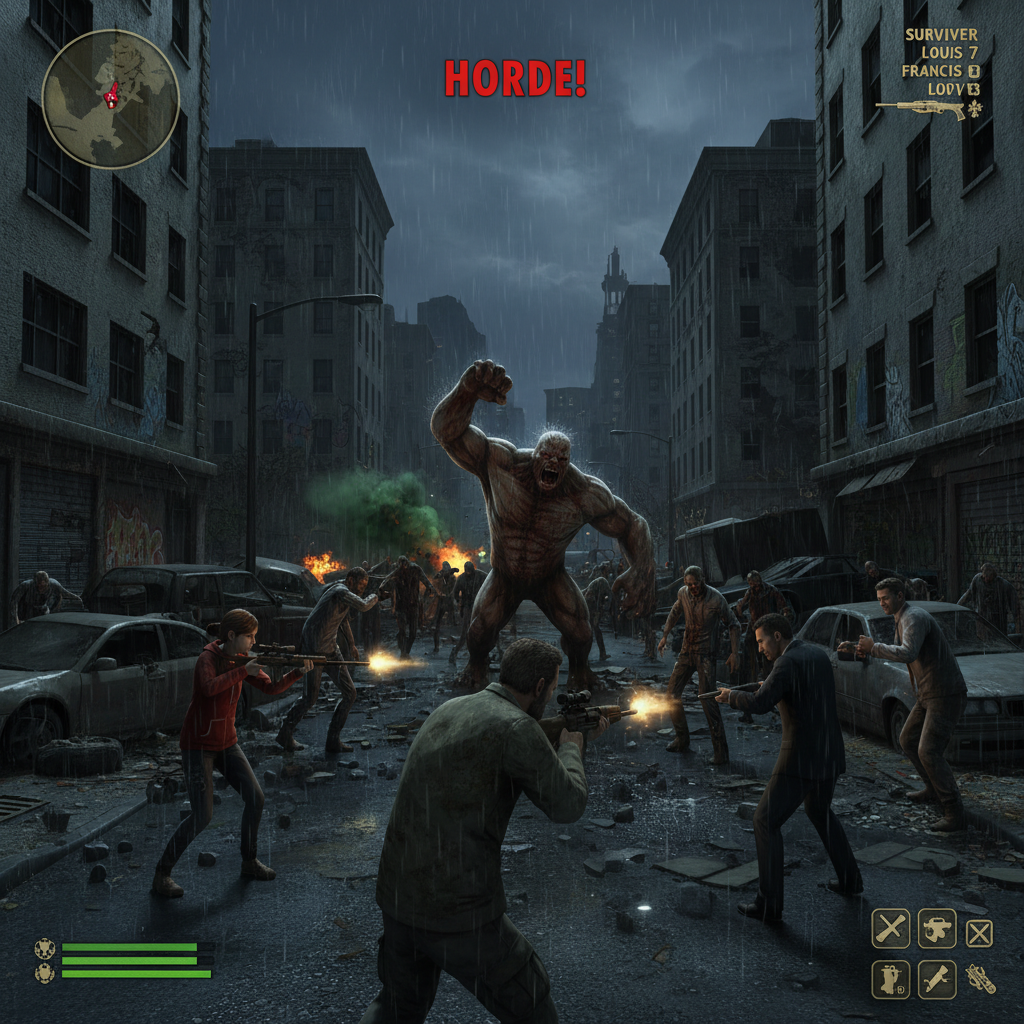Click the small crossed-out square slot
1024x1024 pixels.
[x=979, y=933]
